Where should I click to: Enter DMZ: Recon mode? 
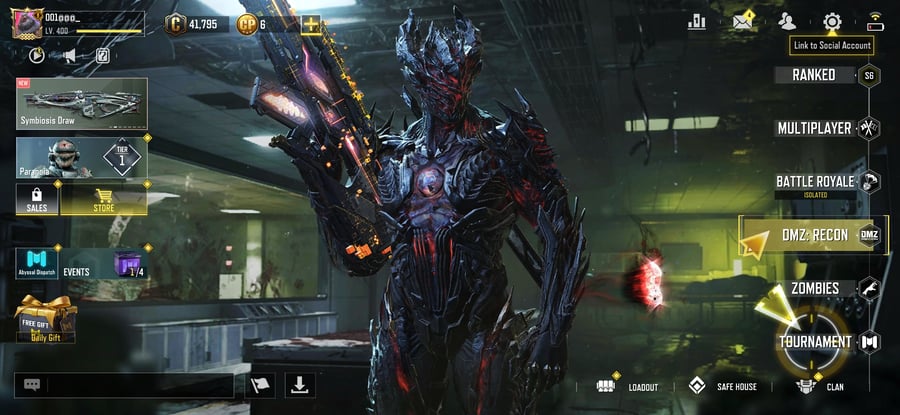(x=814, y=235)
